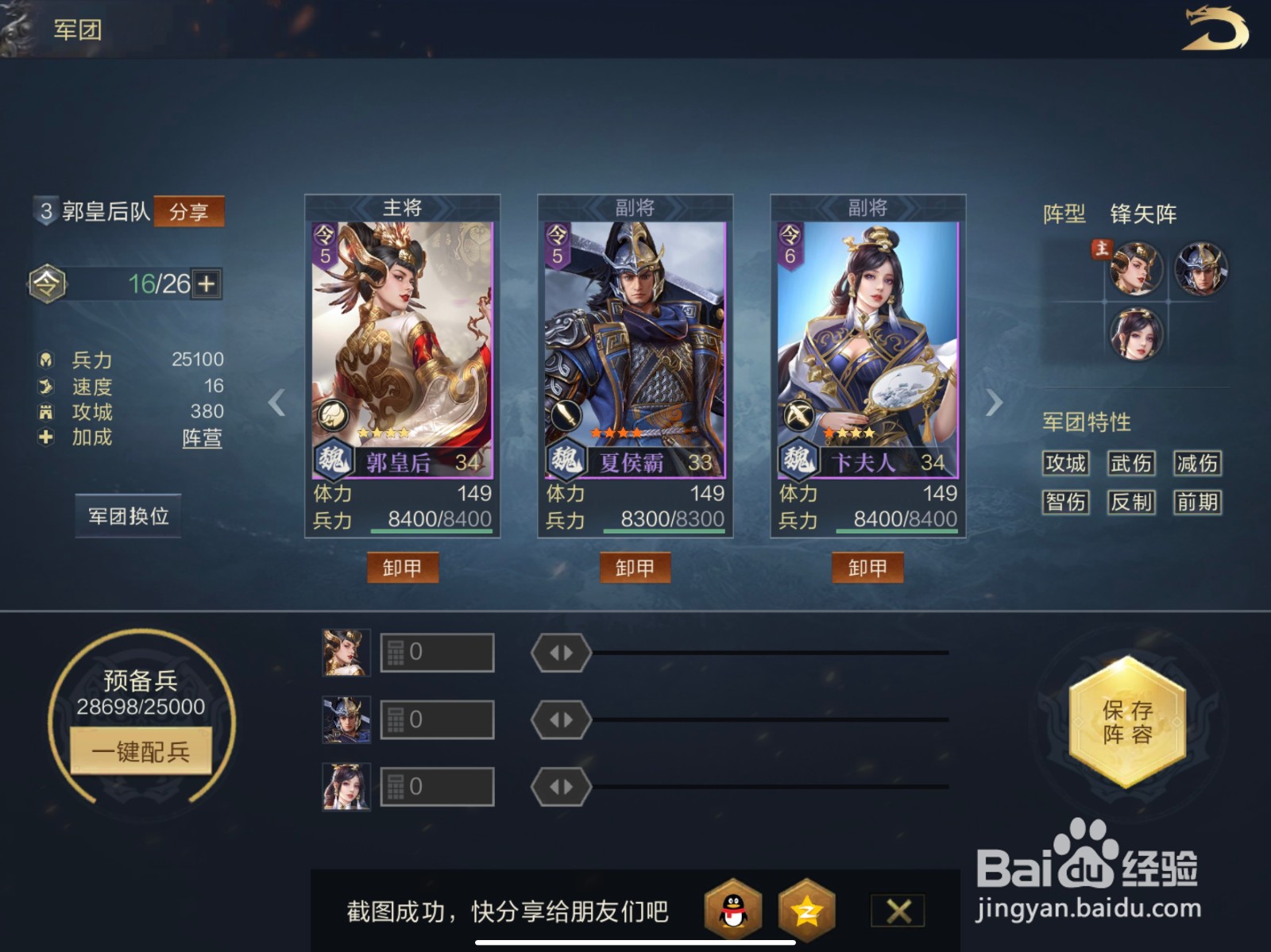The height and width of the screenshot is (952, 1271).
Task: Toggle the 攻城 legion trait tag
Action: [x=1066, y=464]
